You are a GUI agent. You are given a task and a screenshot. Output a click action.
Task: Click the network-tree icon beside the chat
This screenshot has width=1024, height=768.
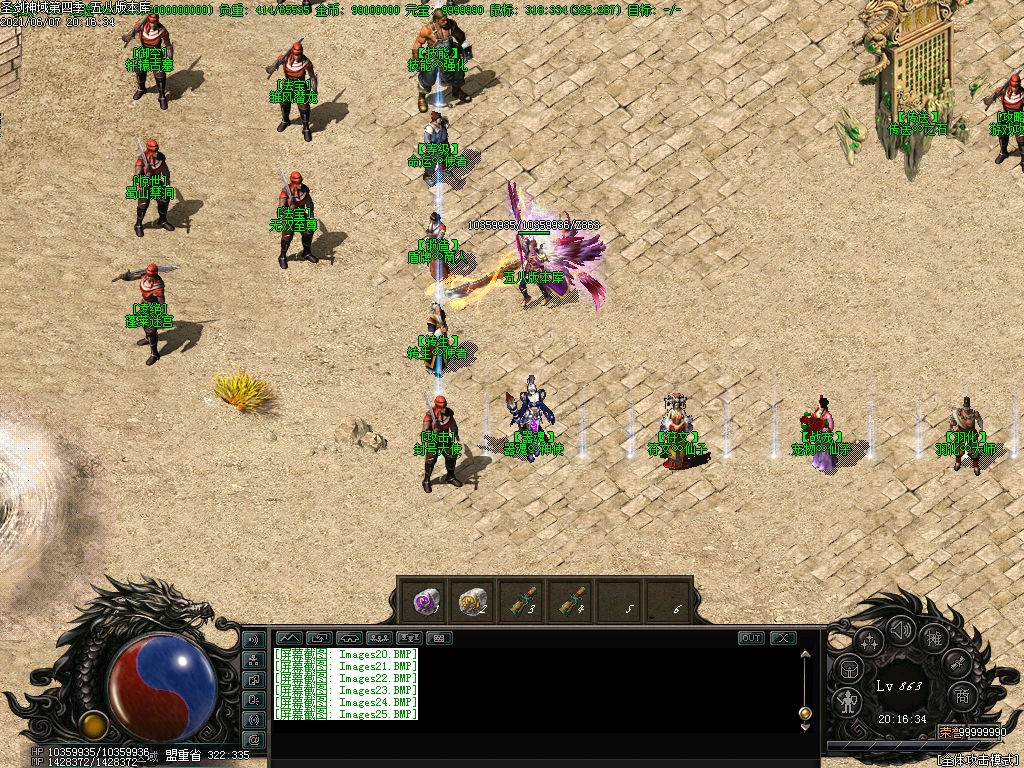254,660
